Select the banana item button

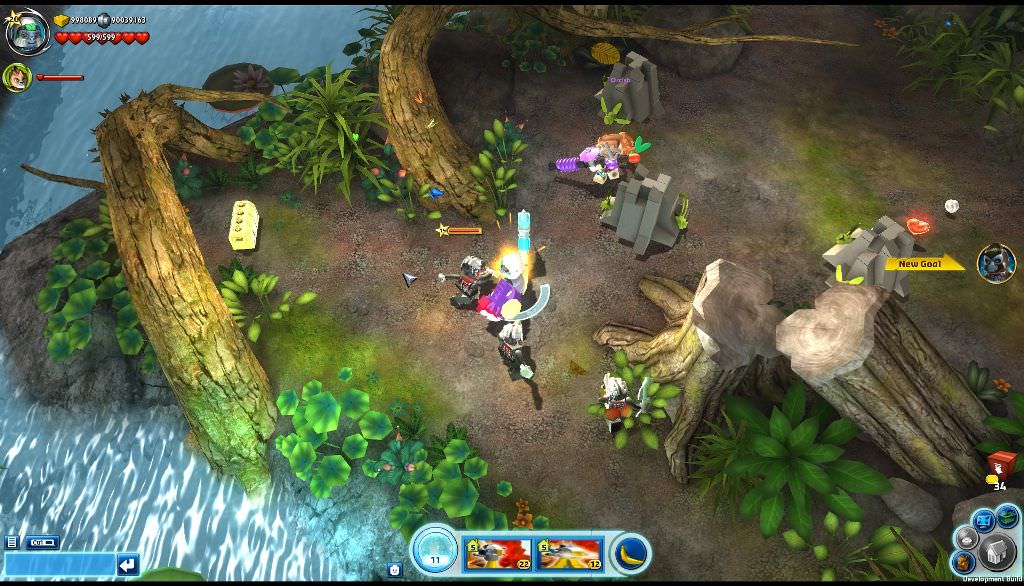click(630, 553)
